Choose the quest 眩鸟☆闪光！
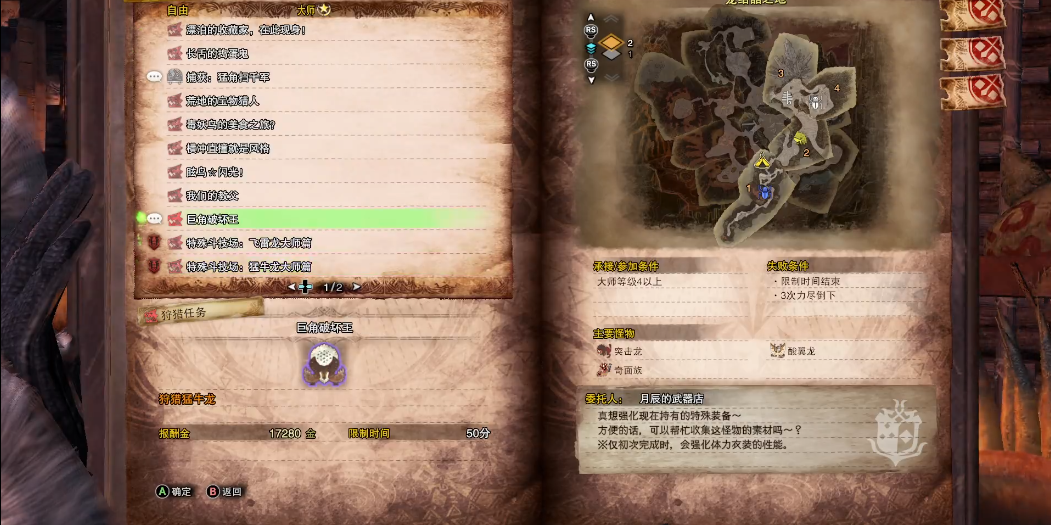 coord(215,172)
